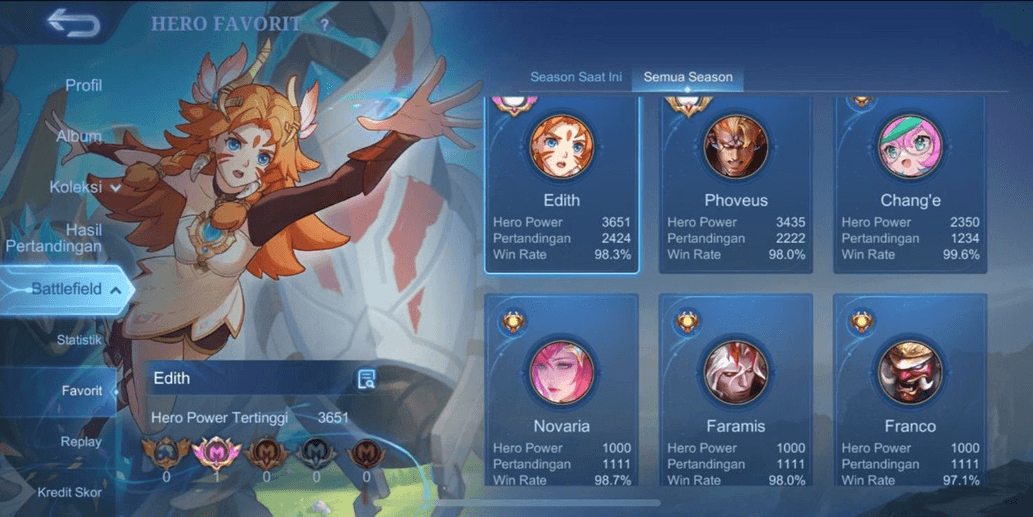Image resolution: width=1033 pixels, height=517 pixels.
Task: Go back using the arrow button
Action: [72, 23]
